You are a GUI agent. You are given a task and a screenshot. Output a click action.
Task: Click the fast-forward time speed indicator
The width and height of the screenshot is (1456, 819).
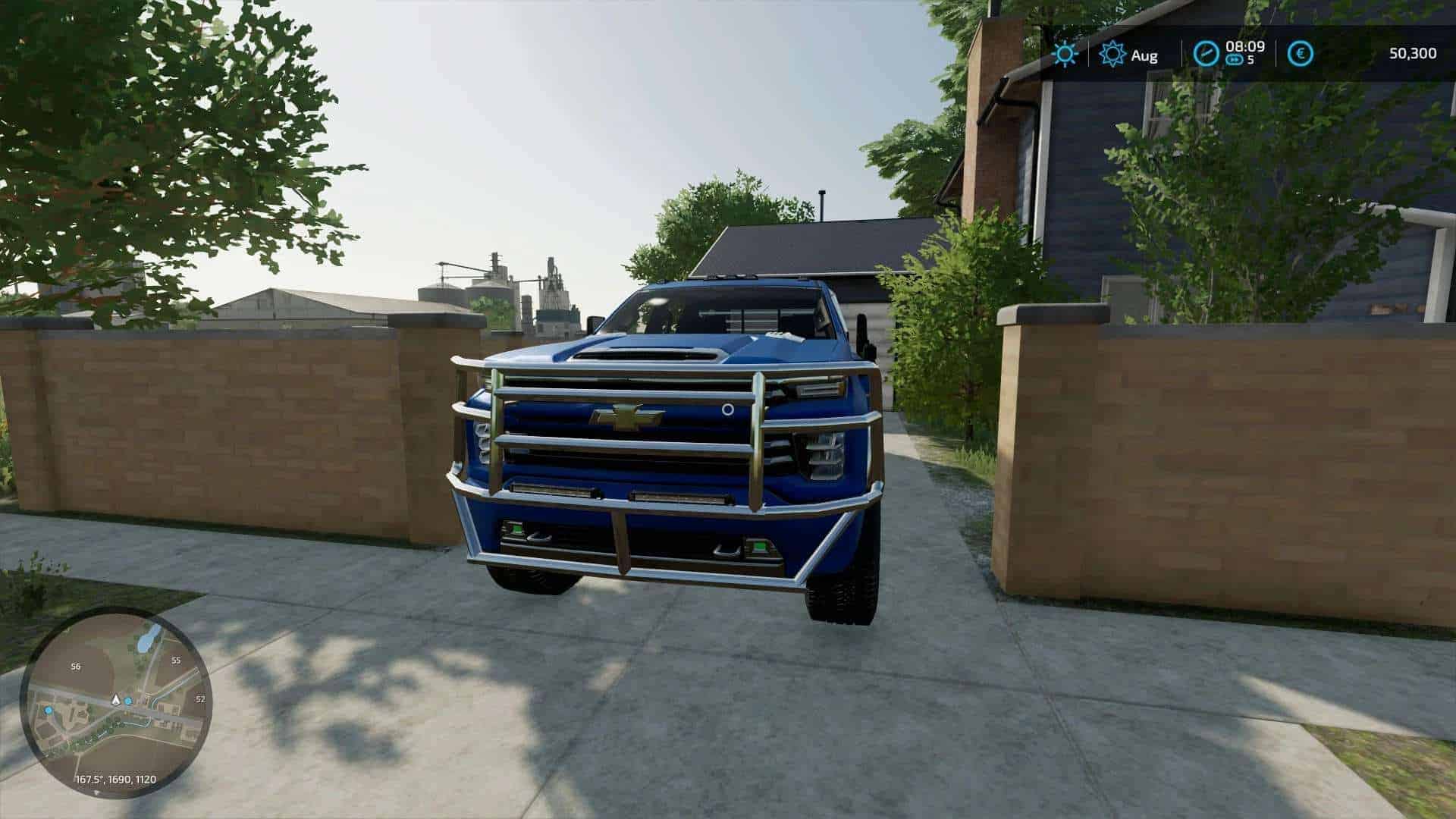click(1235, 60)
